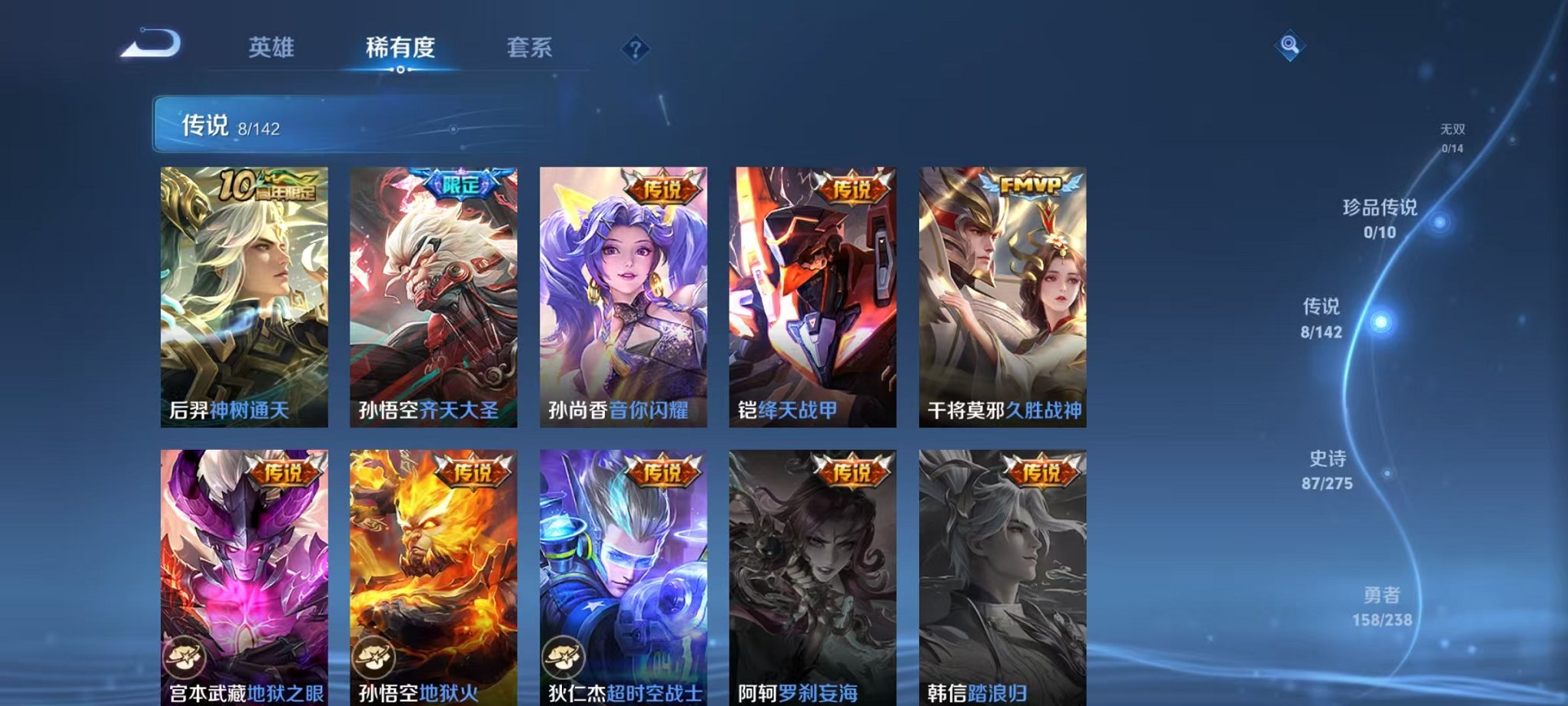
Task: Click the 稀有度 tab label
Action: 398,46
